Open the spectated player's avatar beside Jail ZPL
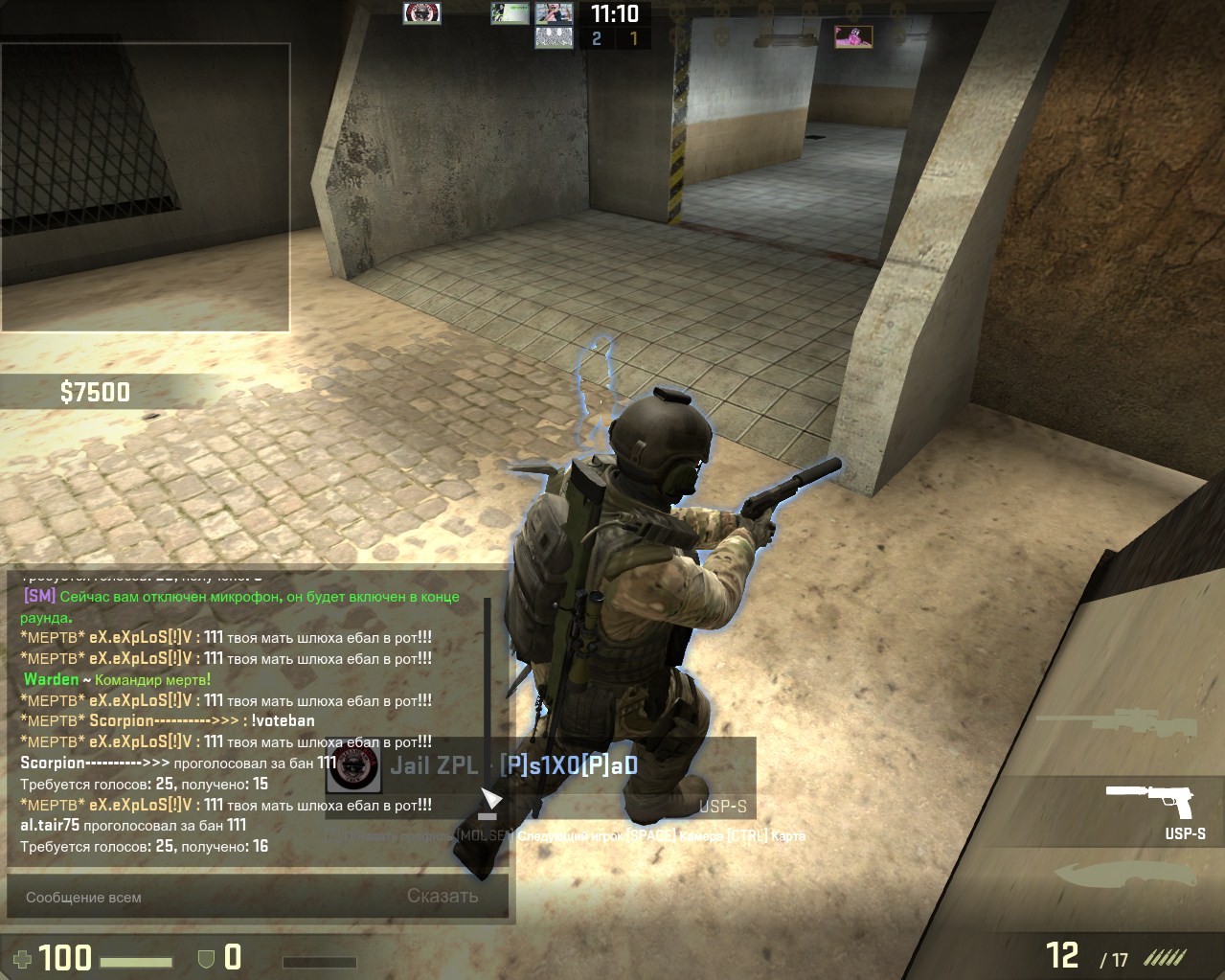 tap(354, 766)
